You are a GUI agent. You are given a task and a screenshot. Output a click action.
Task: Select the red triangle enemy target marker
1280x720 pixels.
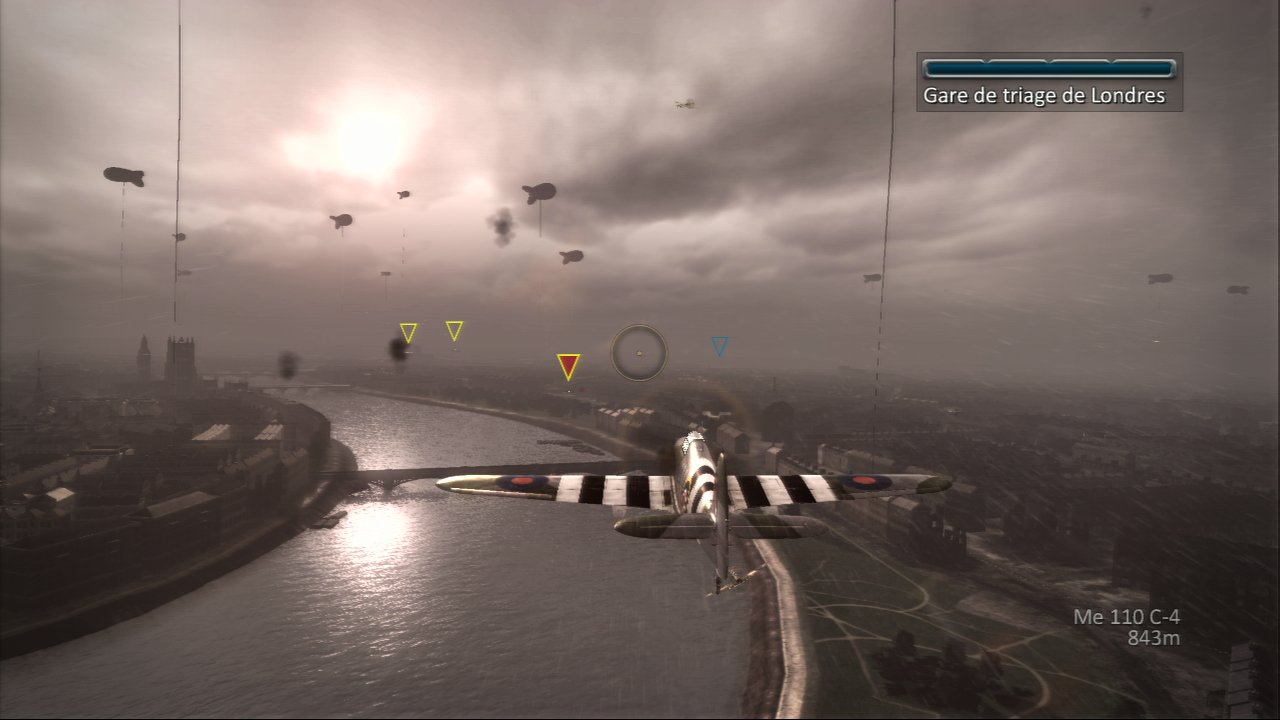568,365
